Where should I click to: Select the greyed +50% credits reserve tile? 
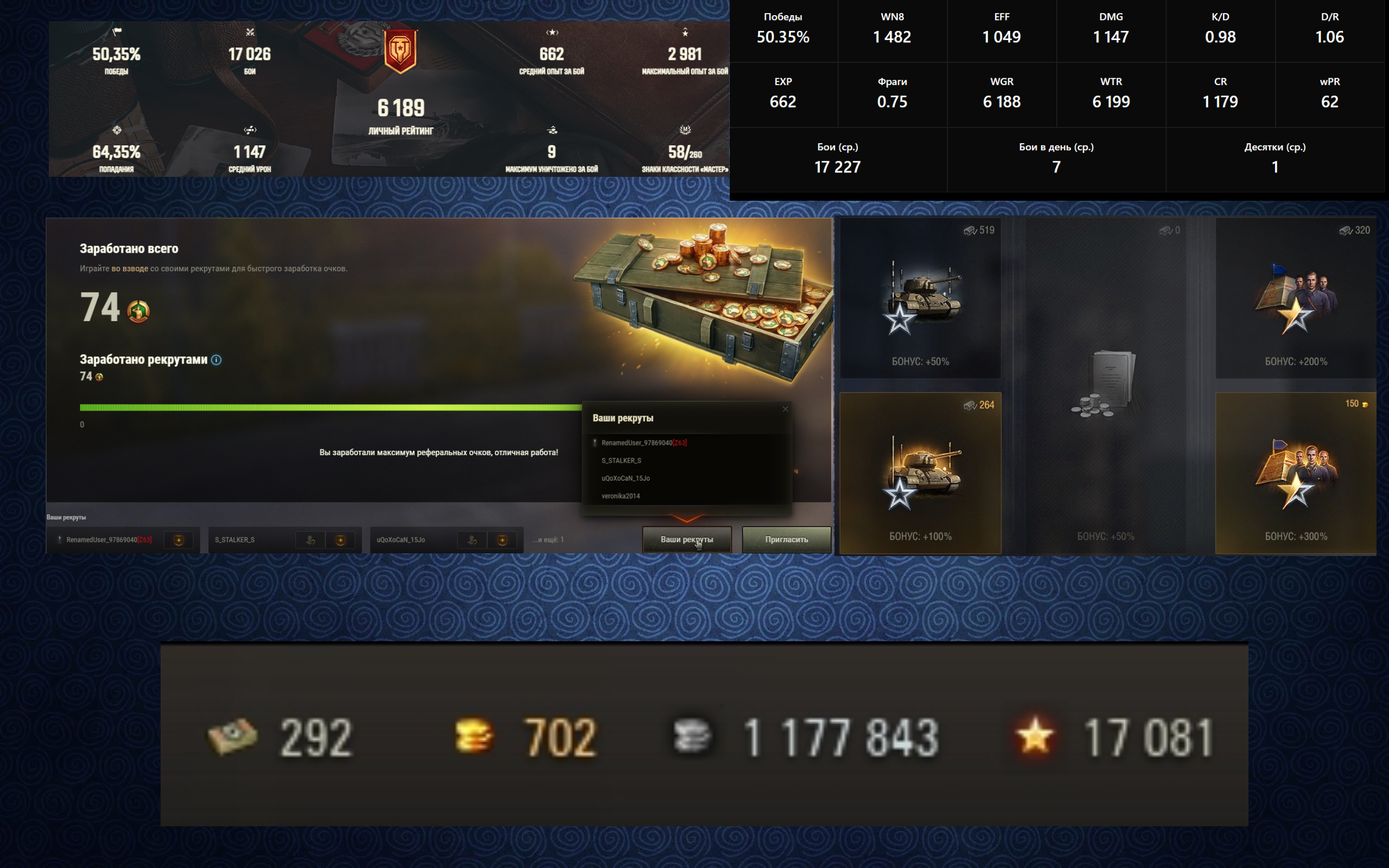[1105, 385]
